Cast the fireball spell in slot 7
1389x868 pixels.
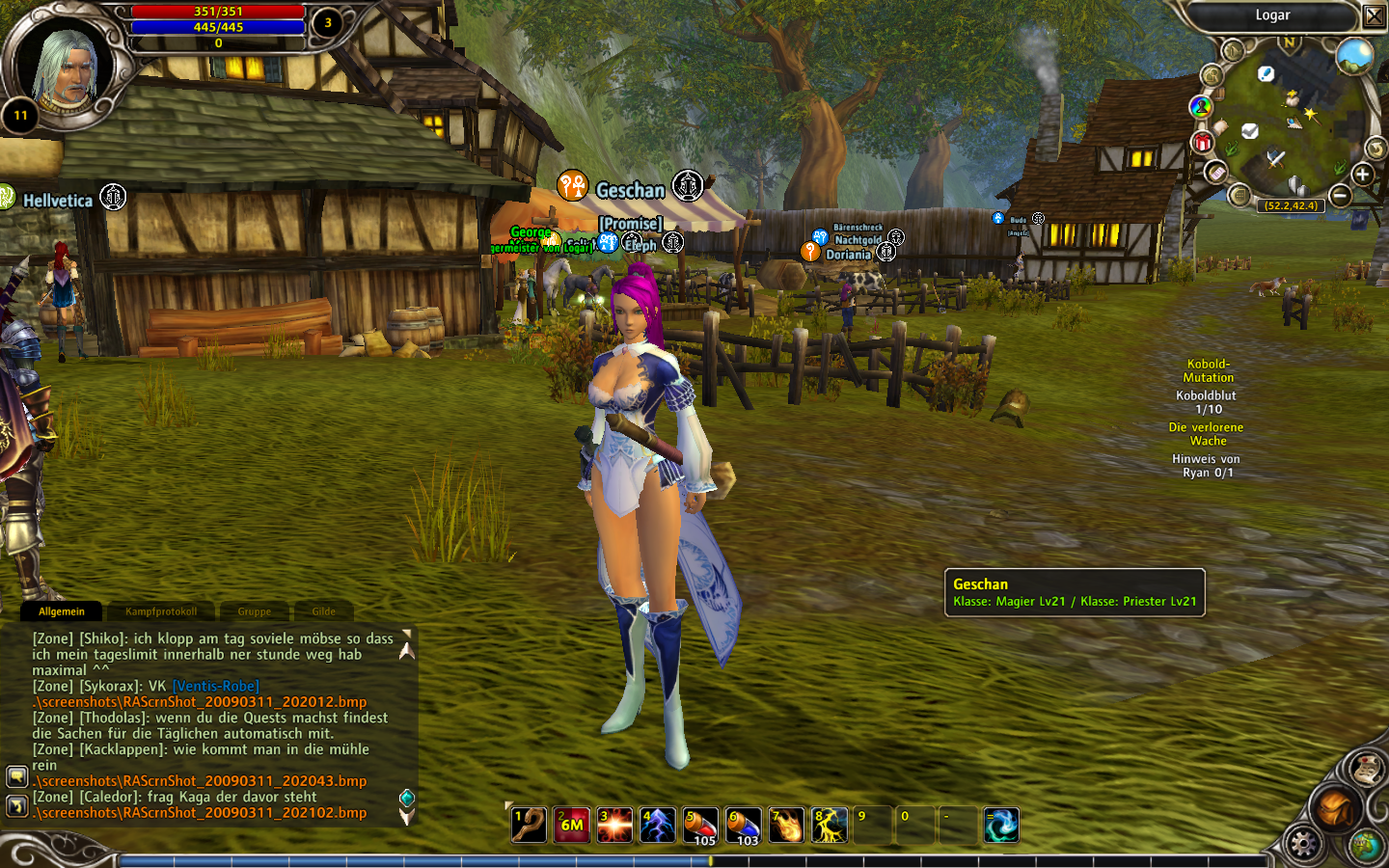(786, 826)
